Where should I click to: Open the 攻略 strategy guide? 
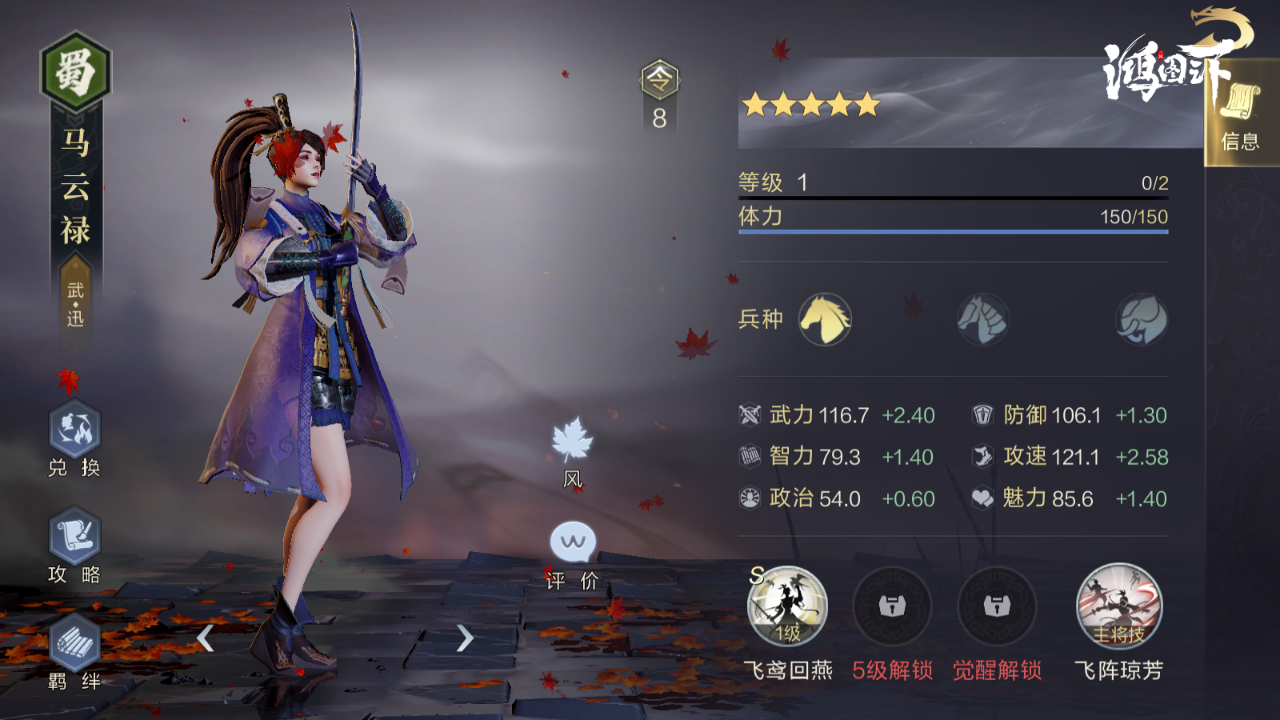click(75, 536)
